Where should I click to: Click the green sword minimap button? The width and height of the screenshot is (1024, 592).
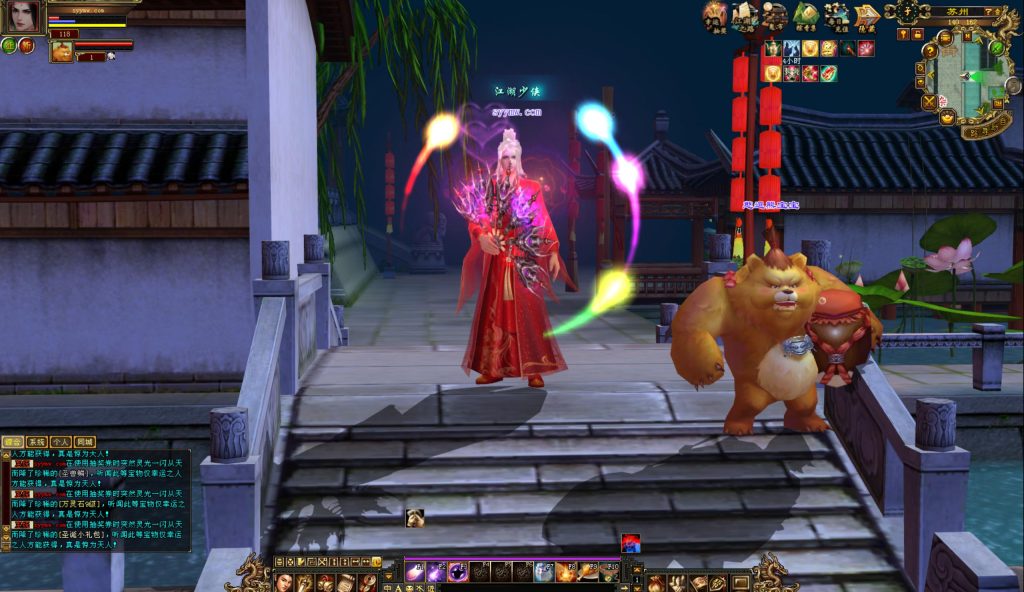coord(998,45)
